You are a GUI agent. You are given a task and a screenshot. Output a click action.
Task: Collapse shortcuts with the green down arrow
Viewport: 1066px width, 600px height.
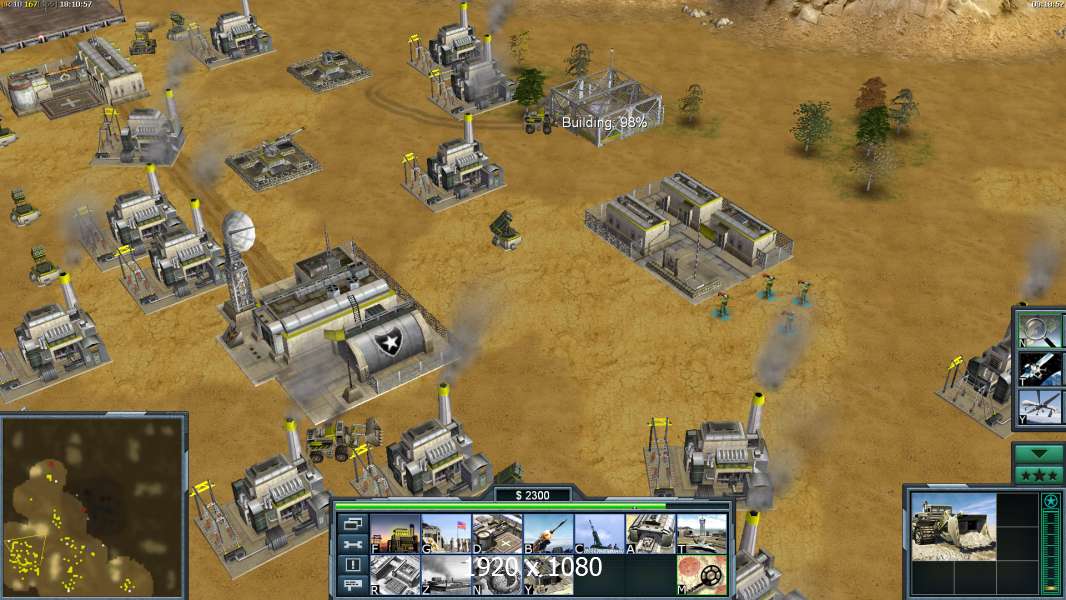(1038, 453)
